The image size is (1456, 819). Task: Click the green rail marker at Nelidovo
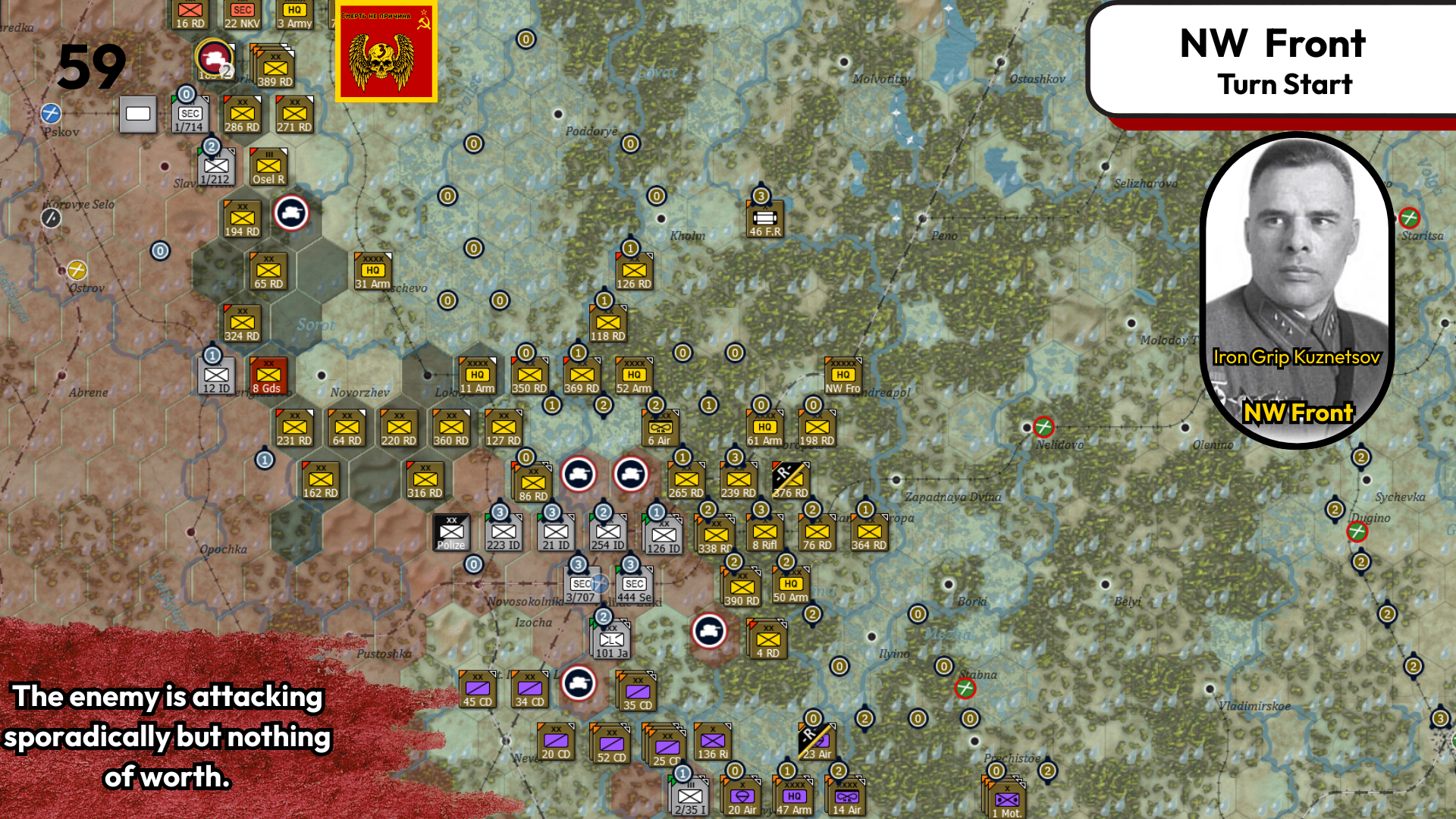tap(1043, 428)
